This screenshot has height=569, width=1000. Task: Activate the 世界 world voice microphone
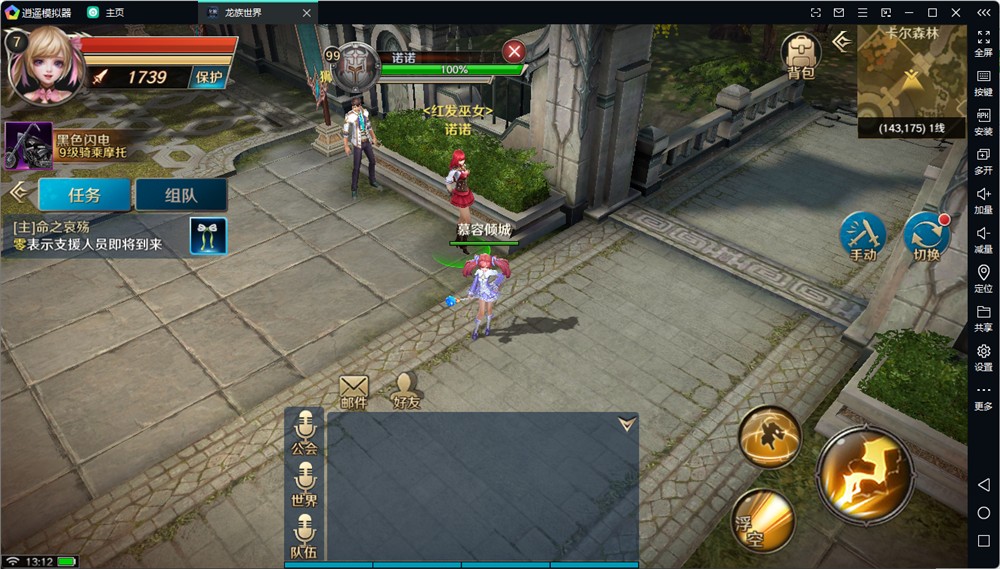click(304, 484)
